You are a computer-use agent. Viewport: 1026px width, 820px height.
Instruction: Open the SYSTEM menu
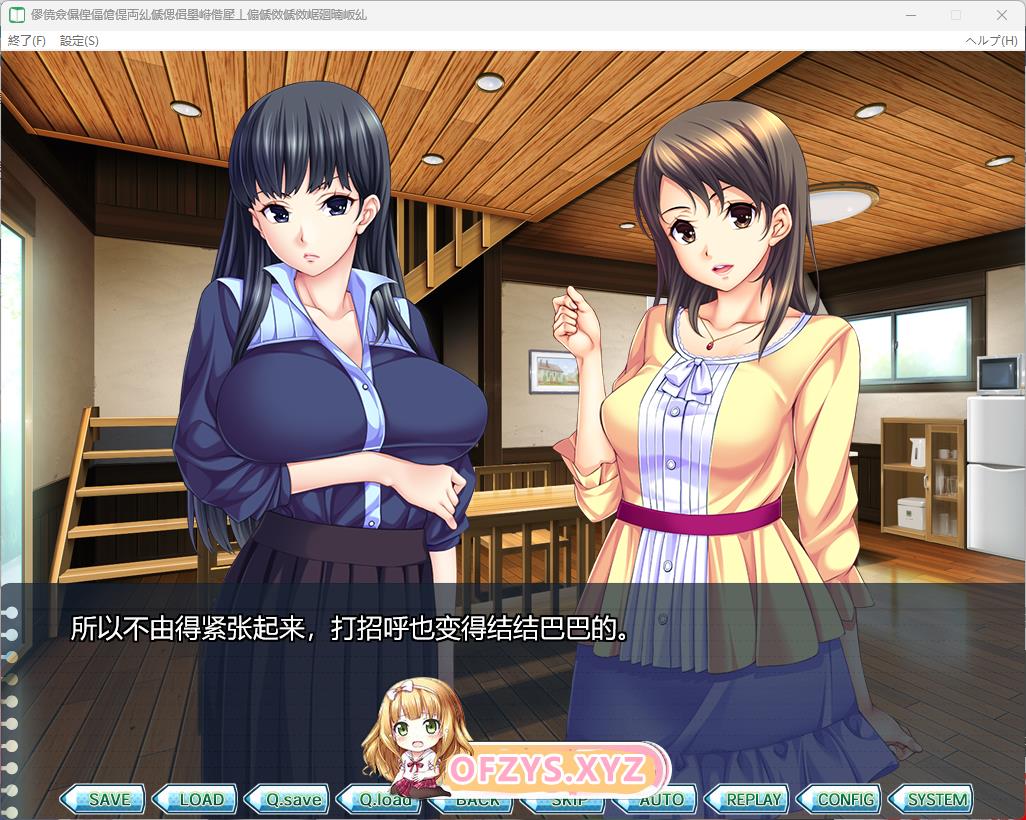pyautogui.click(x=933, y=799)
